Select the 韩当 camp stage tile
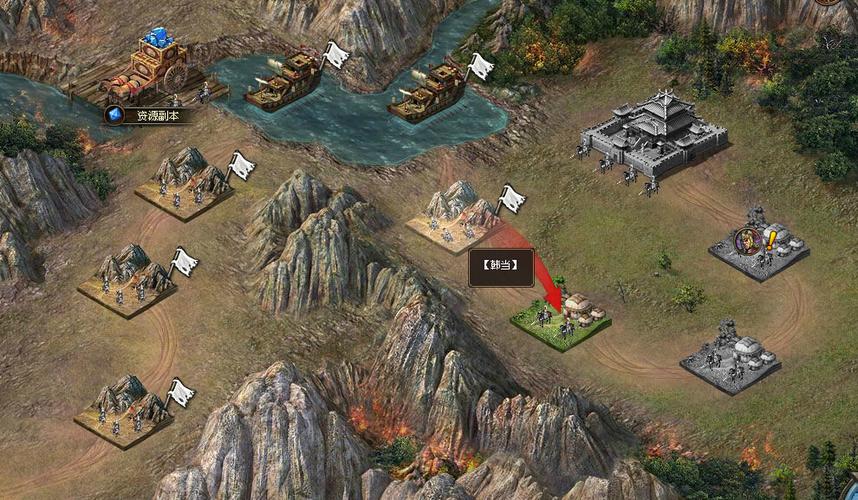858x500 pixels. pyautogui.click(x=561, y=320)
